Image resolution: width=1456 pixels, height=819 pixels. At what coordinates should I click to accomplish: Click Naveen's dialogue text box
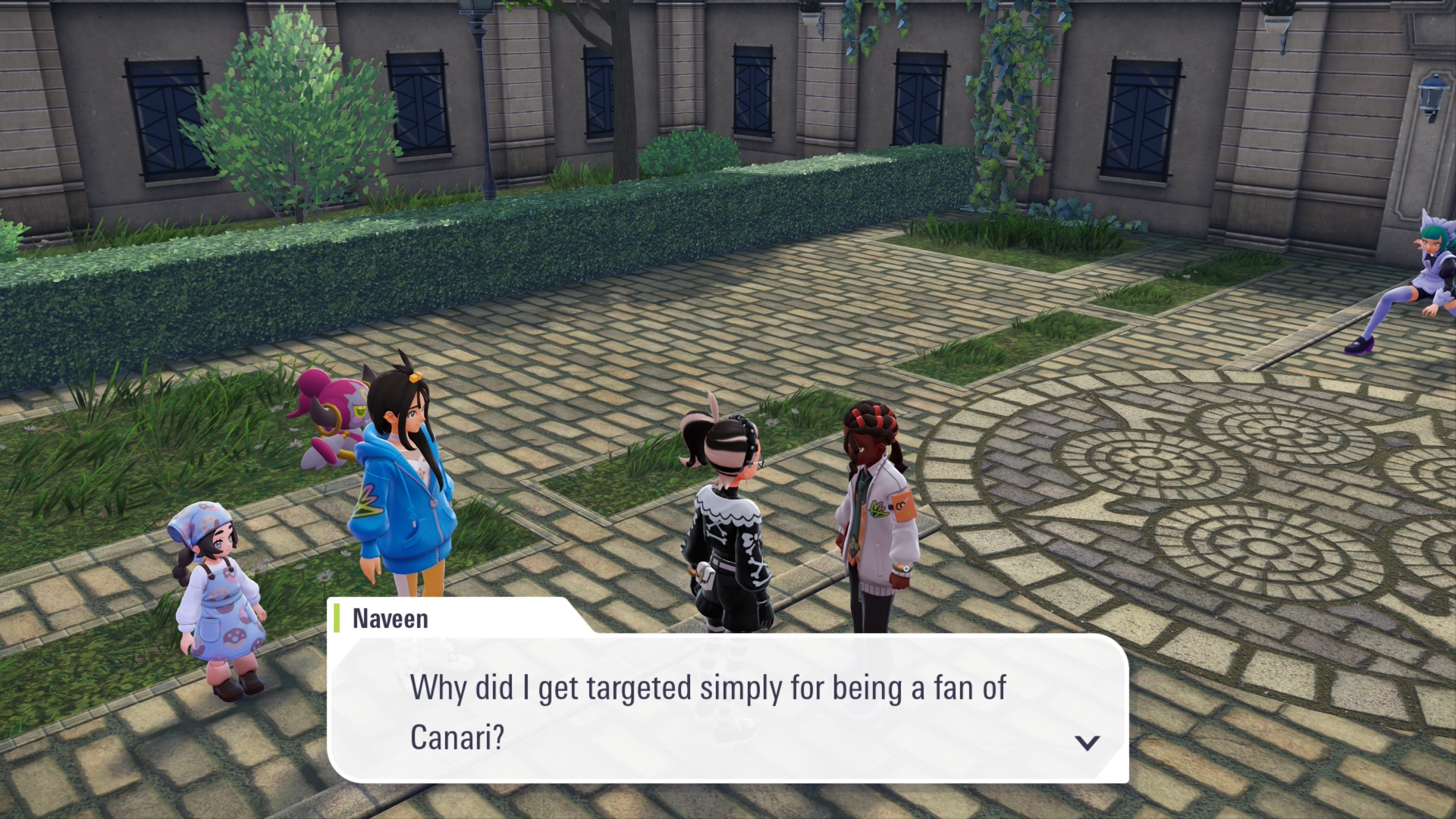(x=726, y=710)
